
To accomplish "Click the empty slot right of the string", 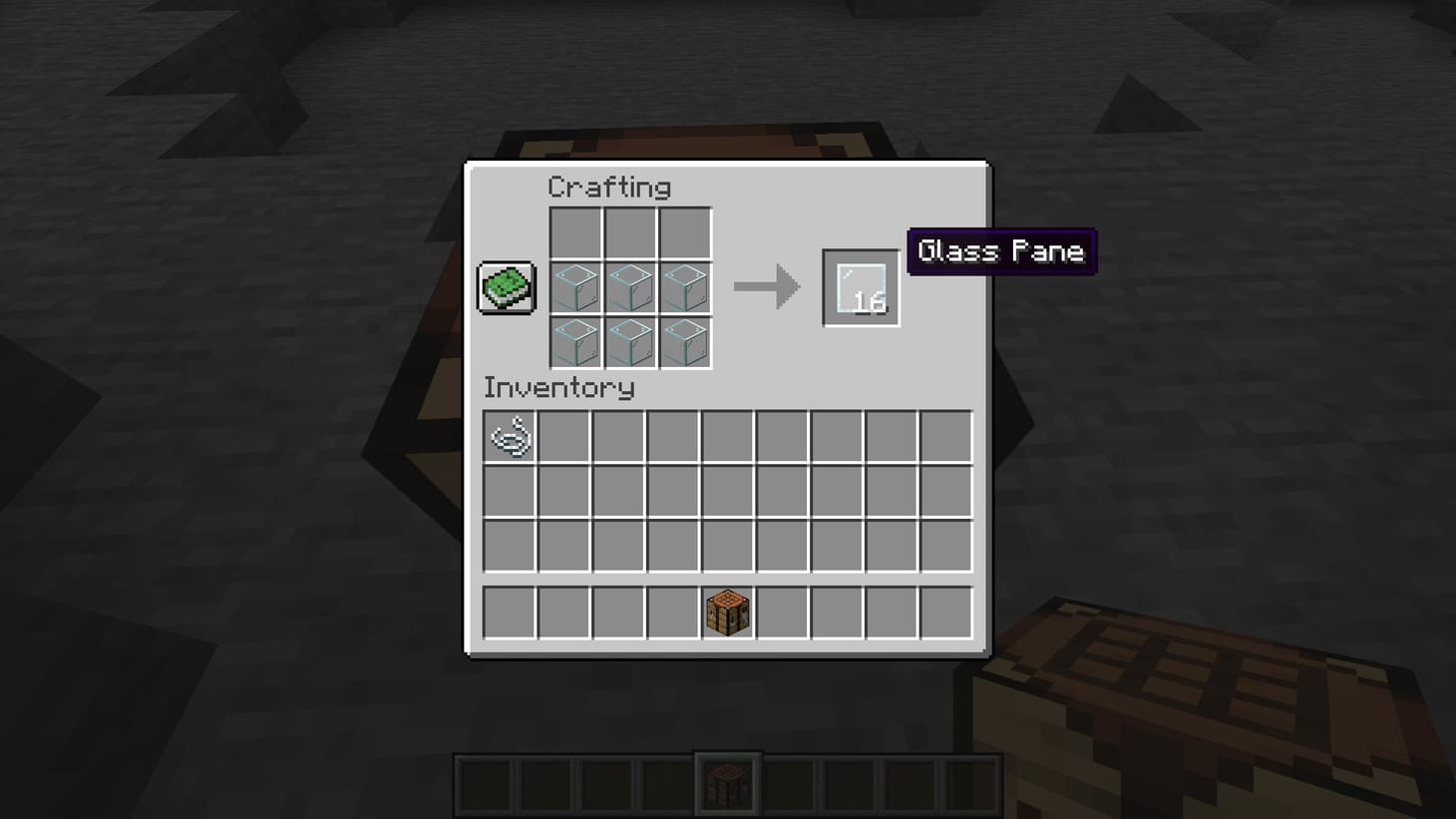I will 563,437.
